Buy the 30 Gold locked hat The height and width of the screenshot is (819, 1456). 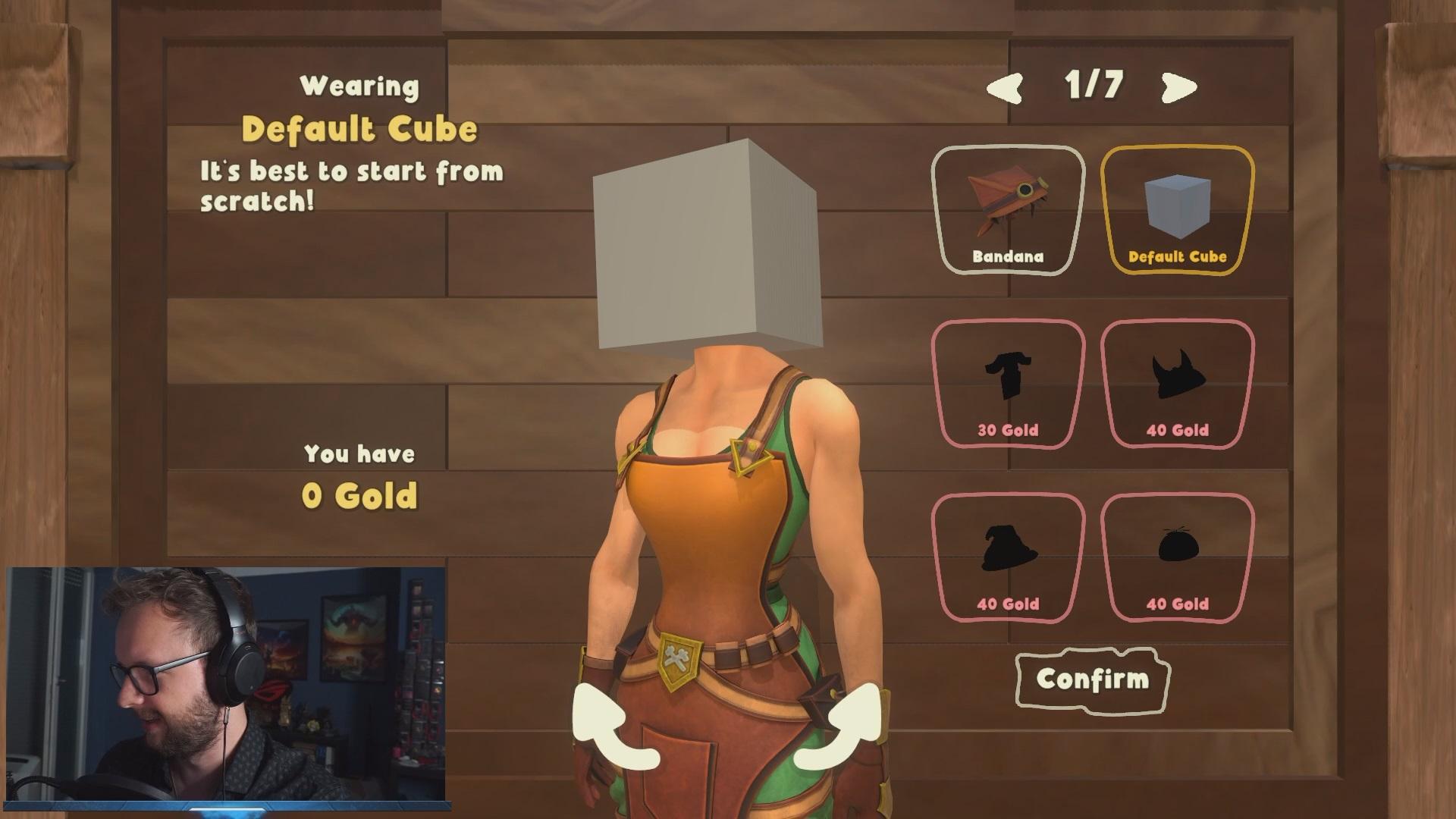[1008, 384]
